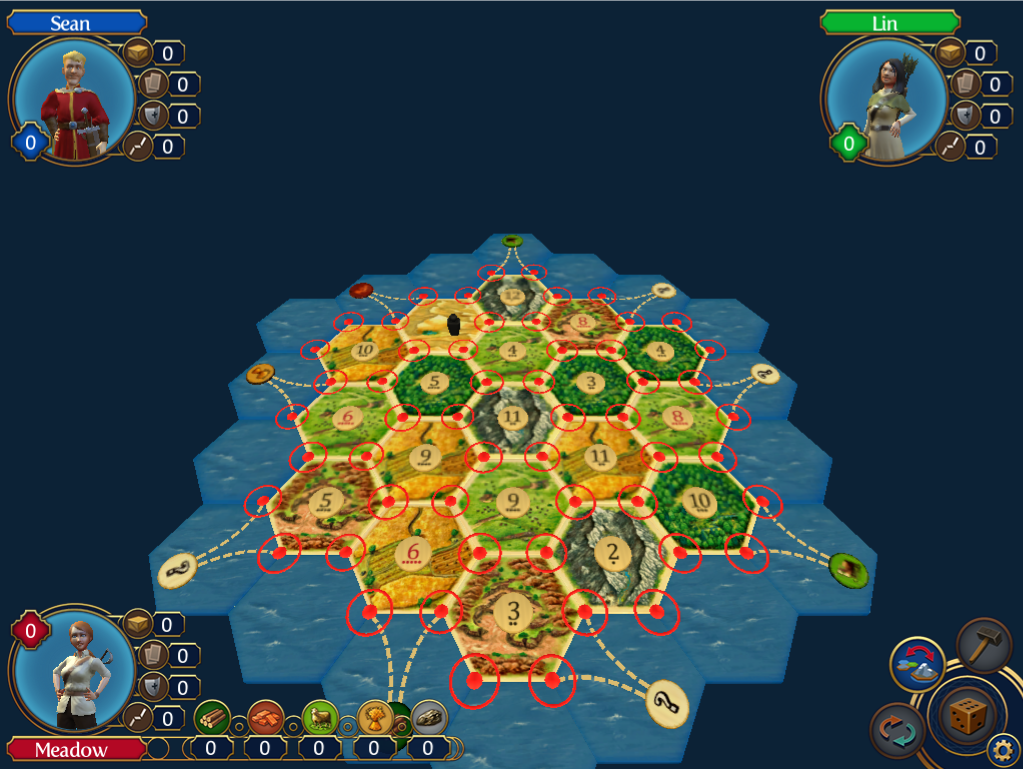The width and height of the screenshot is (1023, 769).
Task: Click the lumber resource icon
Action: click(212, 717)
